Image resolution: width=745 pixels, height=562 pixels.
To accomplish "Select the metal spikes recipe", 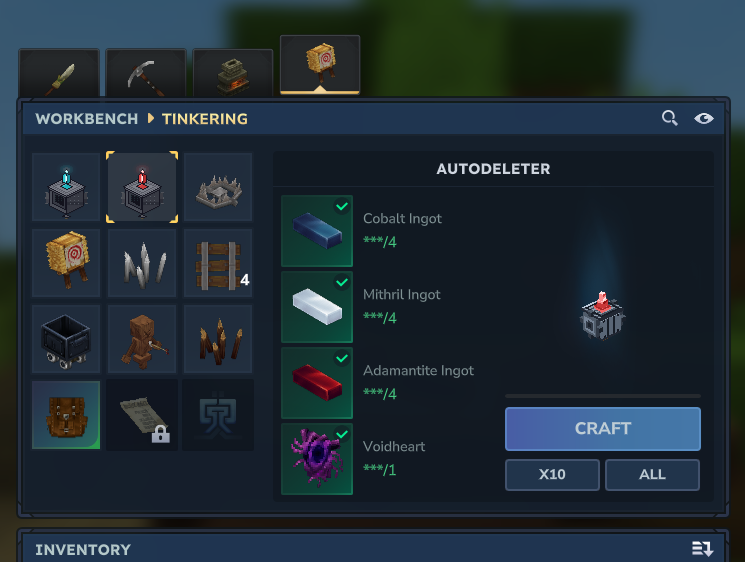I will pyautogui.click(x=142, y=263).
